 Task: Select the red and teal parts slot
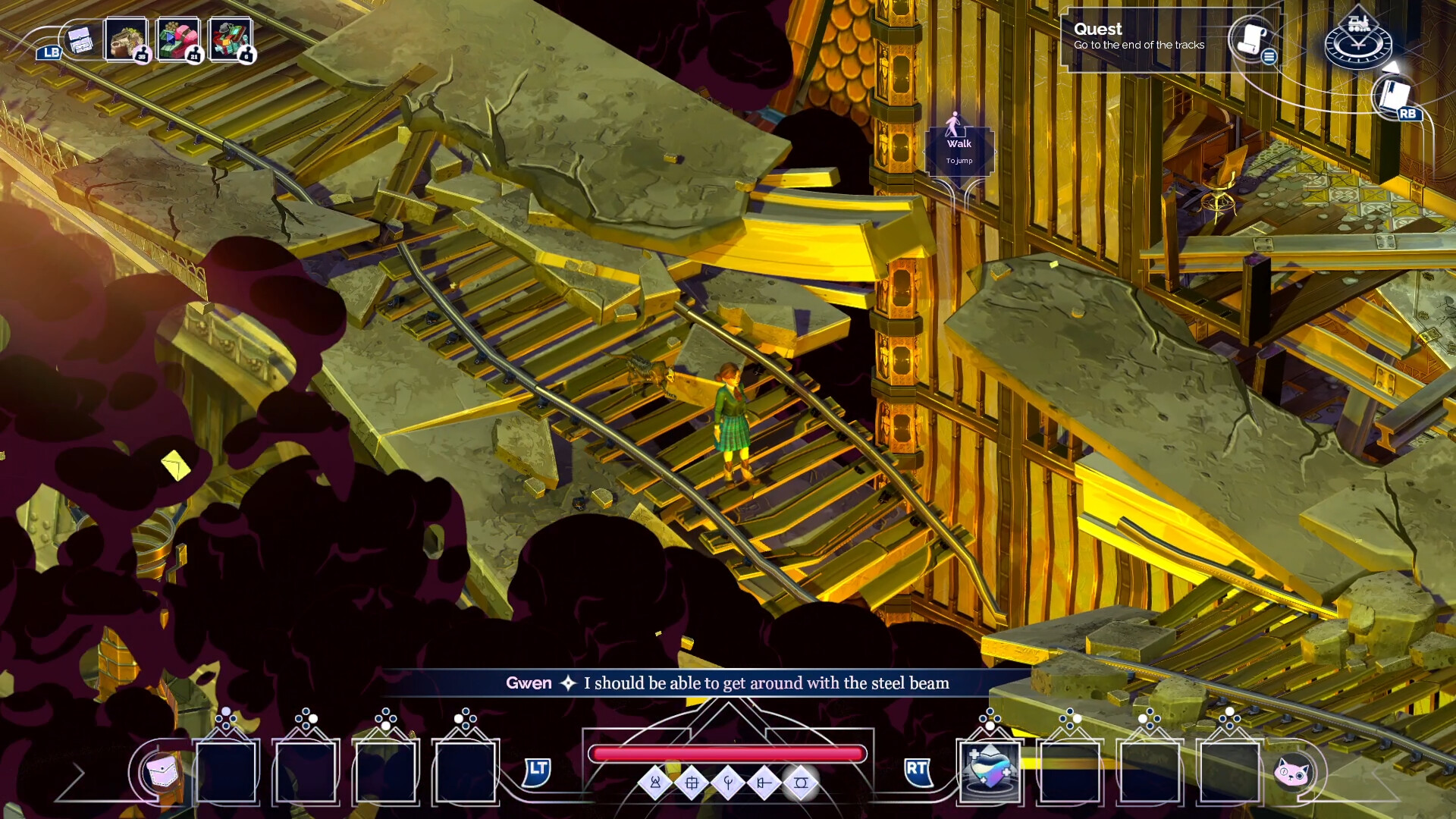230,39
